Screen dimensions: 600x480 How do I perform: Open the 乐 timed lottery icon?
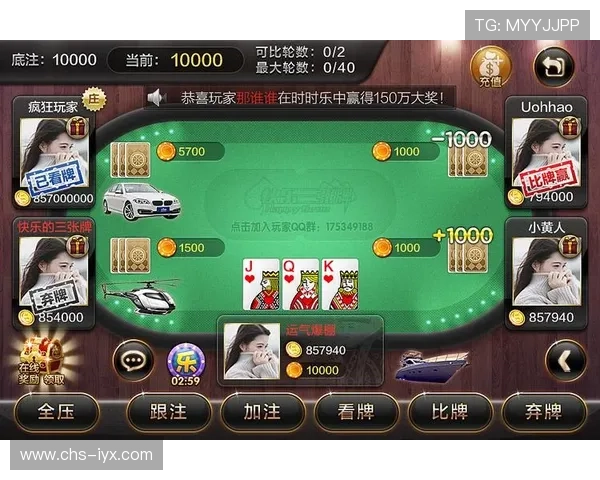tap(185, 360)
